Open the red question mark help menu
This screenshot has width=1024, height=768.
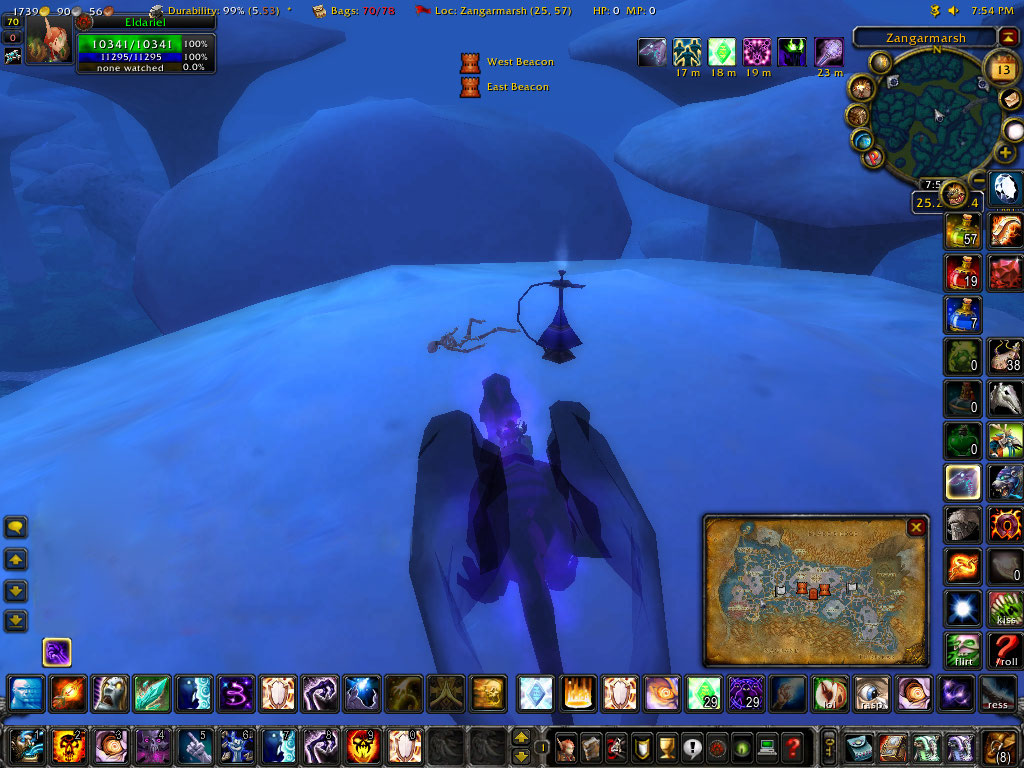[x=792, y=747]
